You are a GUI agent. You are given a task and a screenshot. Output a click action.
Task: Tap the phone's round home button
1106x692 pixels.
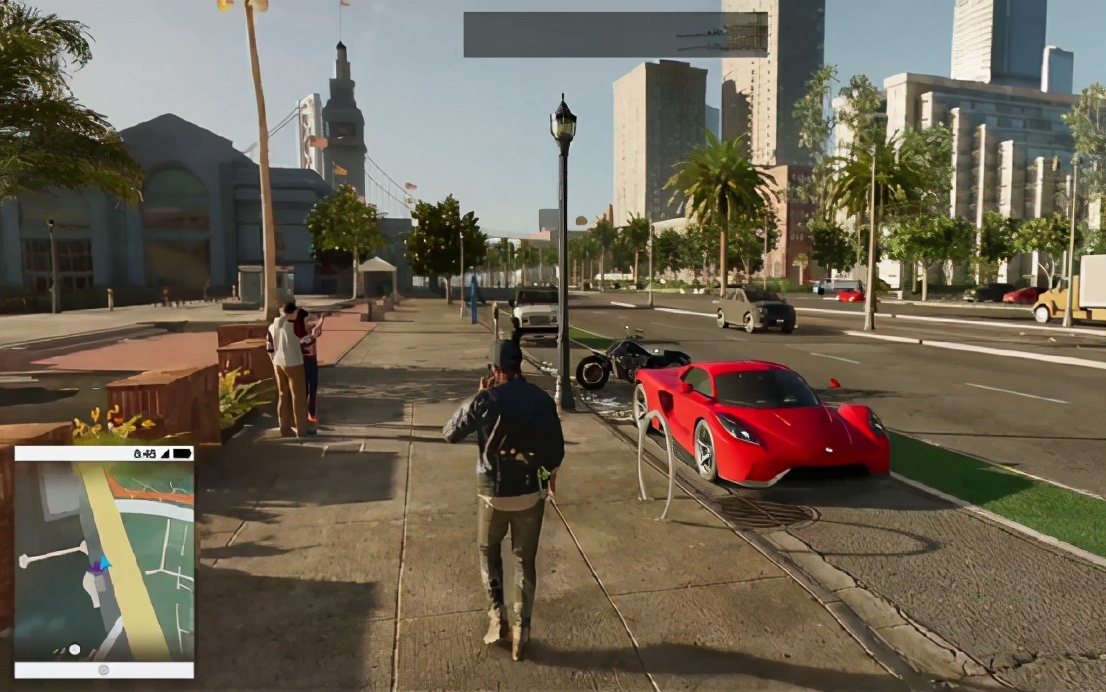[x=103, y=670]
